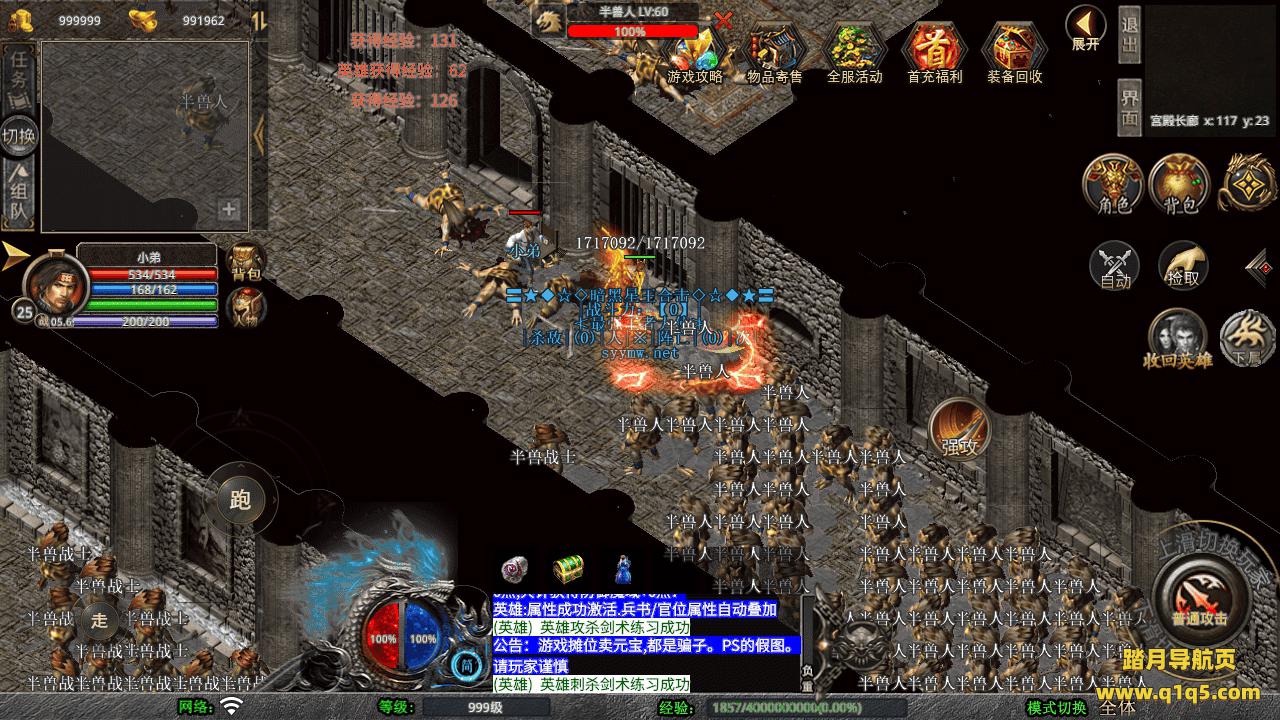Open the 全服活动 server events
1280x720 pixels.
click(x=855, y=52)
